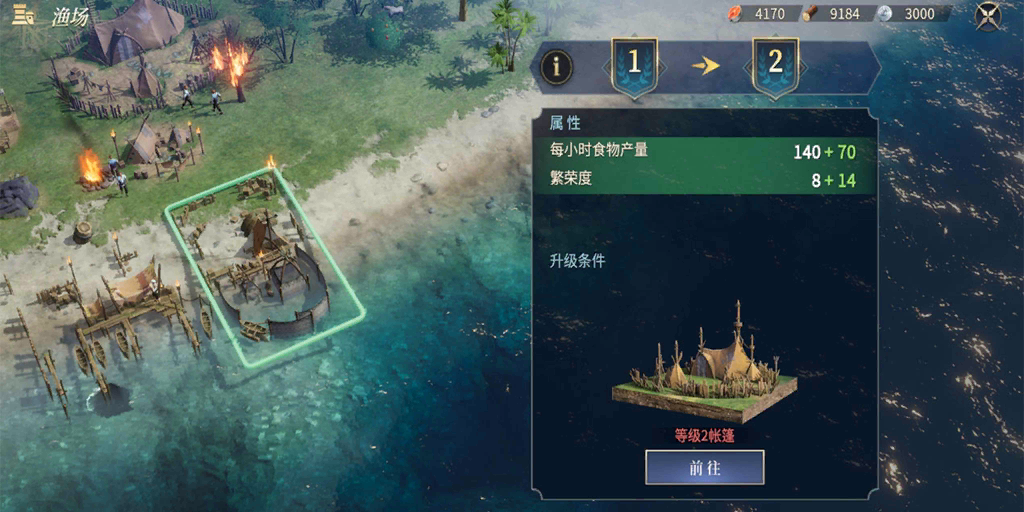Open the building info "i" icon
The width and height of the screenshot is (1024, 512).
(x=557, y=67)
